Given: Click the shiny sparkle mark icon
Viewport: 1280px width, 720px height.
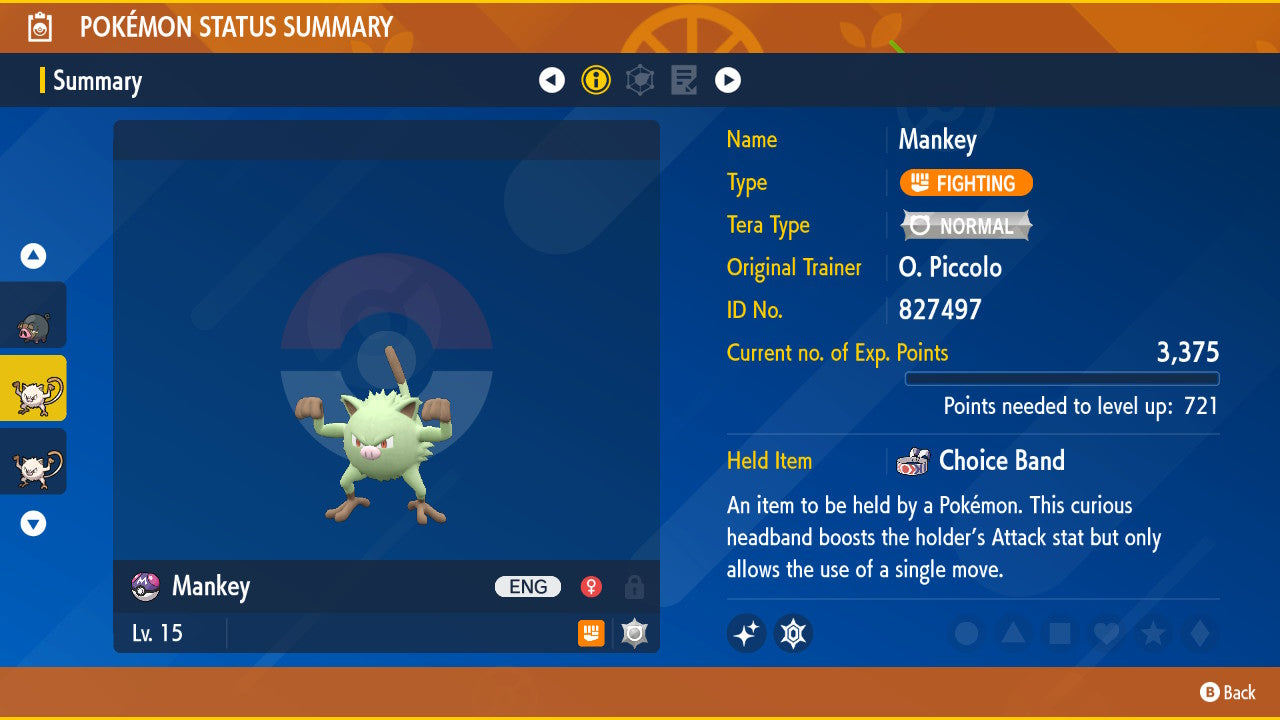Looking at the screenshot, I should [746, 633].
